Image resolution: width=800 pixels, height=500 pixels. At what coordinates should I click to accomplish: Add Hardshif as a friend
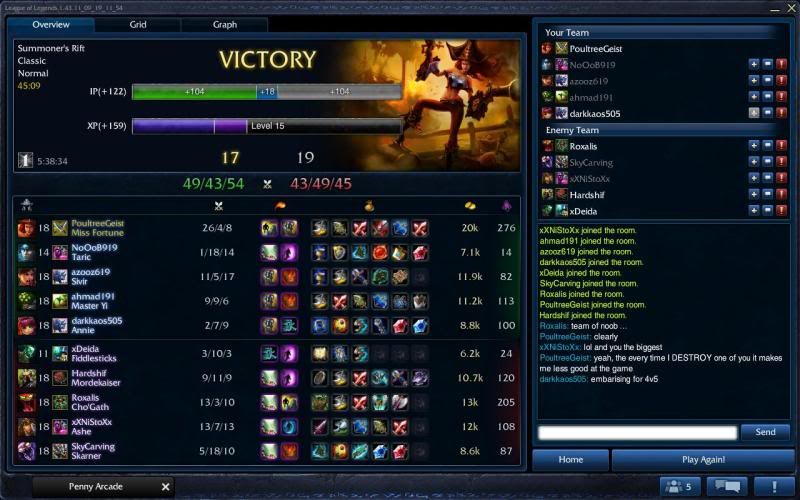tap(754, 195)
